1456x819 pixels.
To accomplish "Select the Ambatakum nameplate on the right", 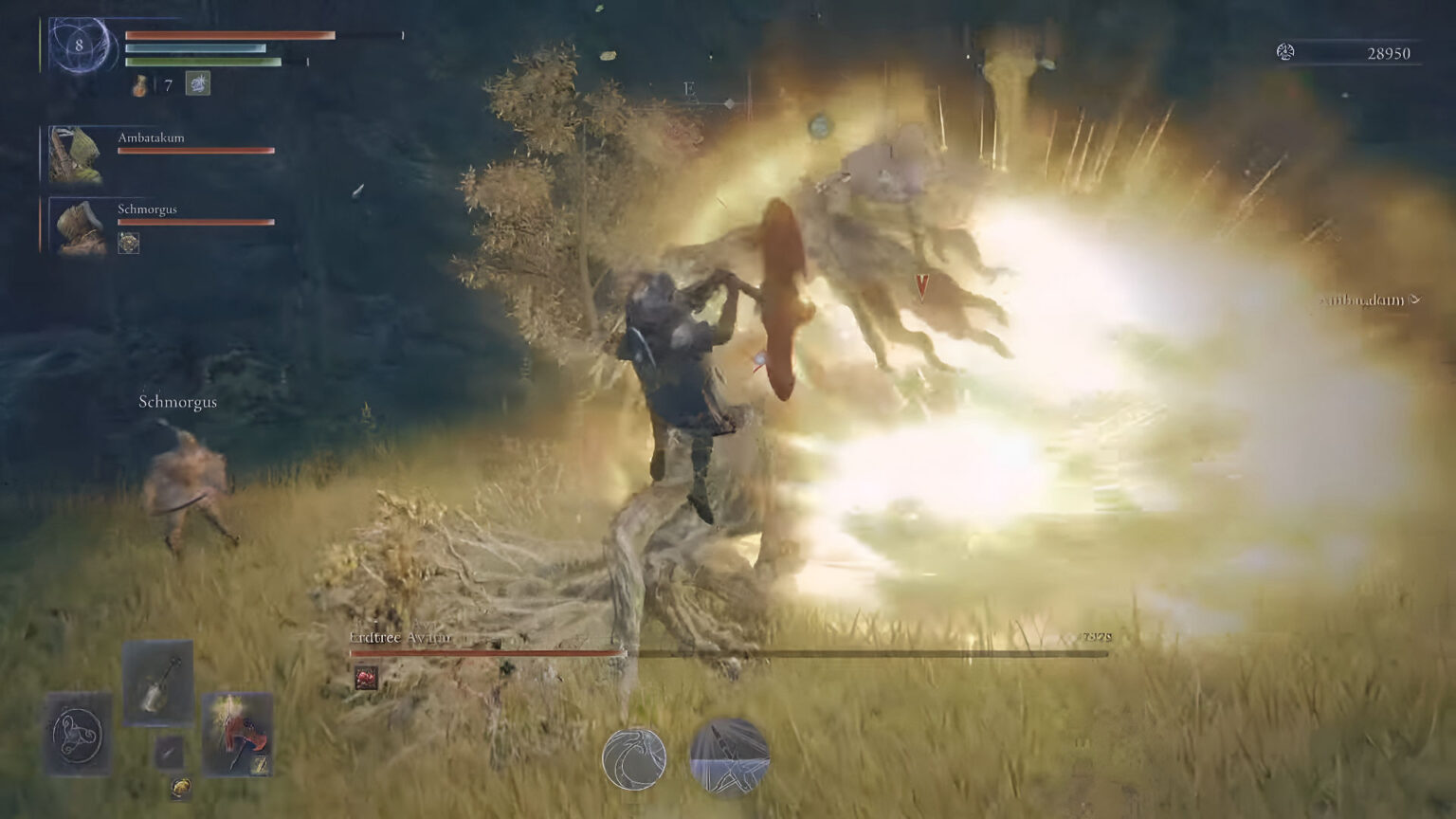I will coord(1361,300).
